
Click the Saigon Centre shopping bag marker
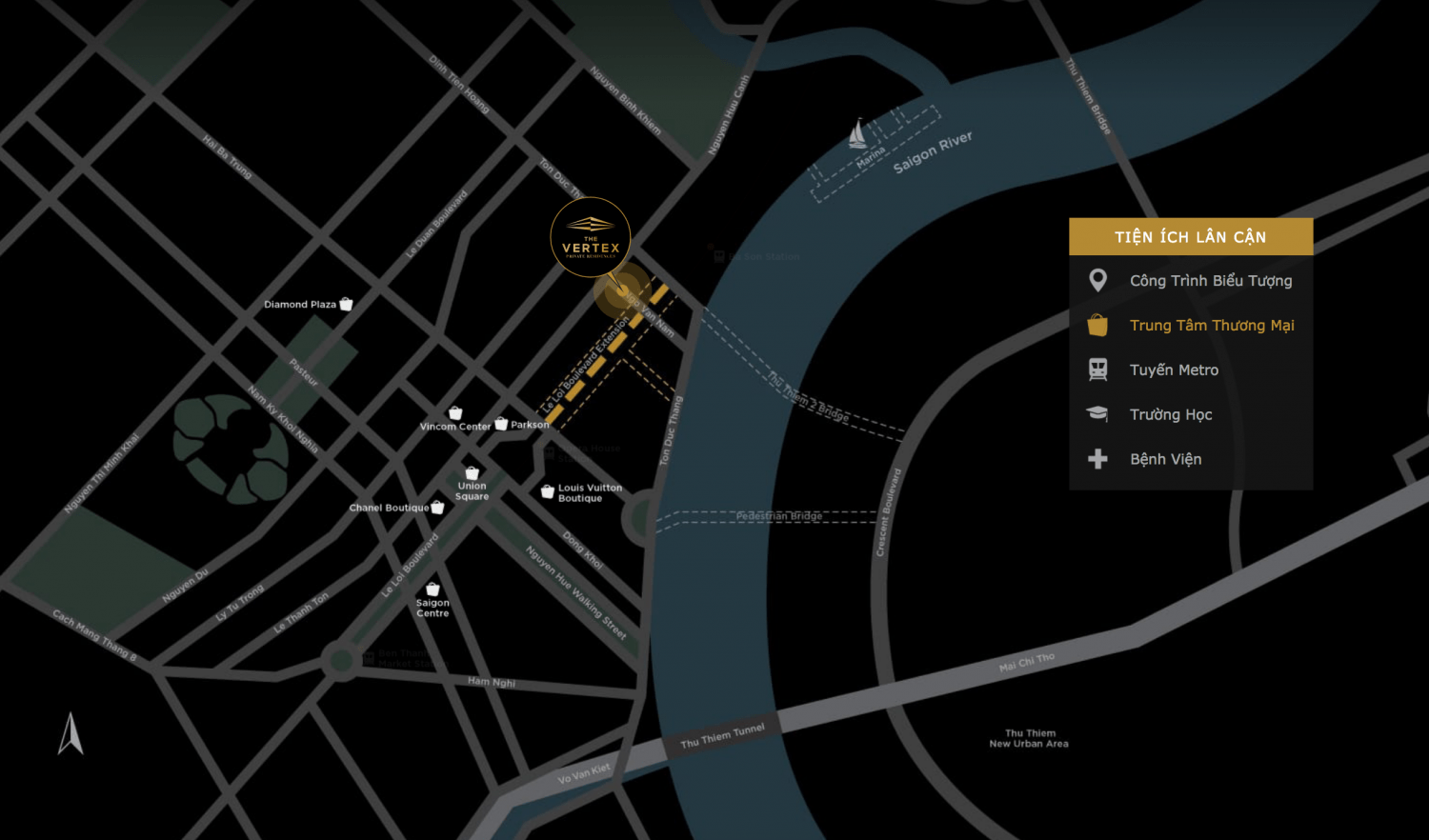point(433,590)
